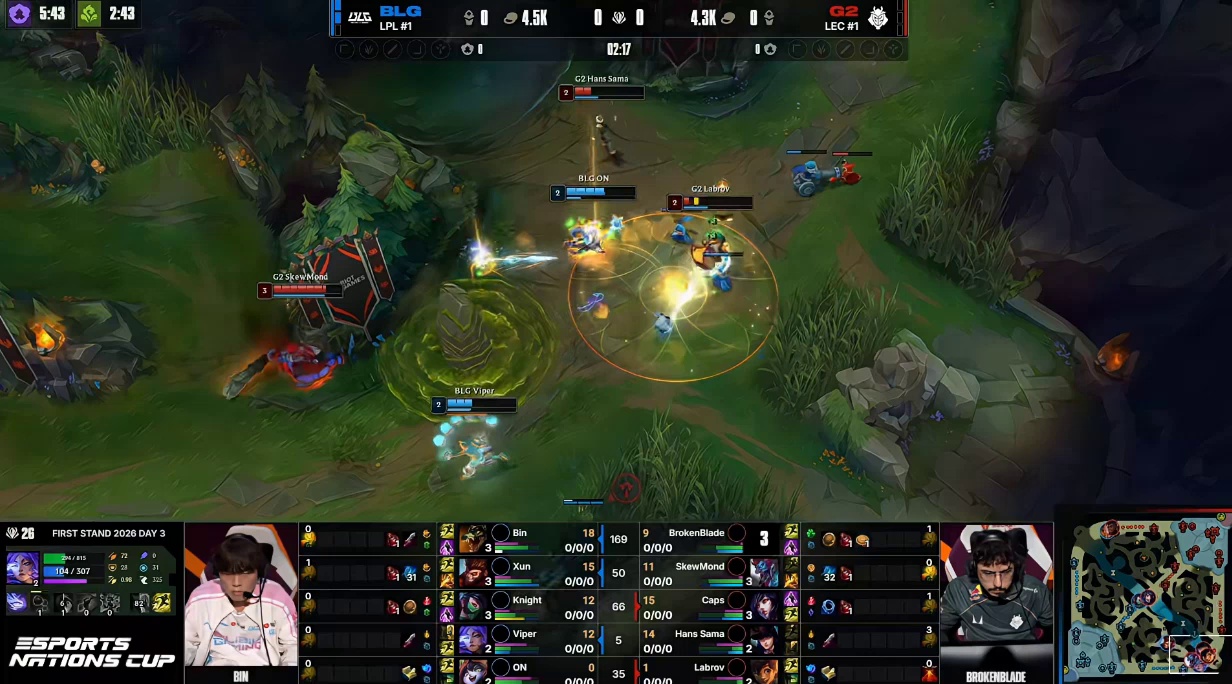1232x684 pixels.
Task: Click SkewMond's champion portrait
Action: (x=764, y=572)
